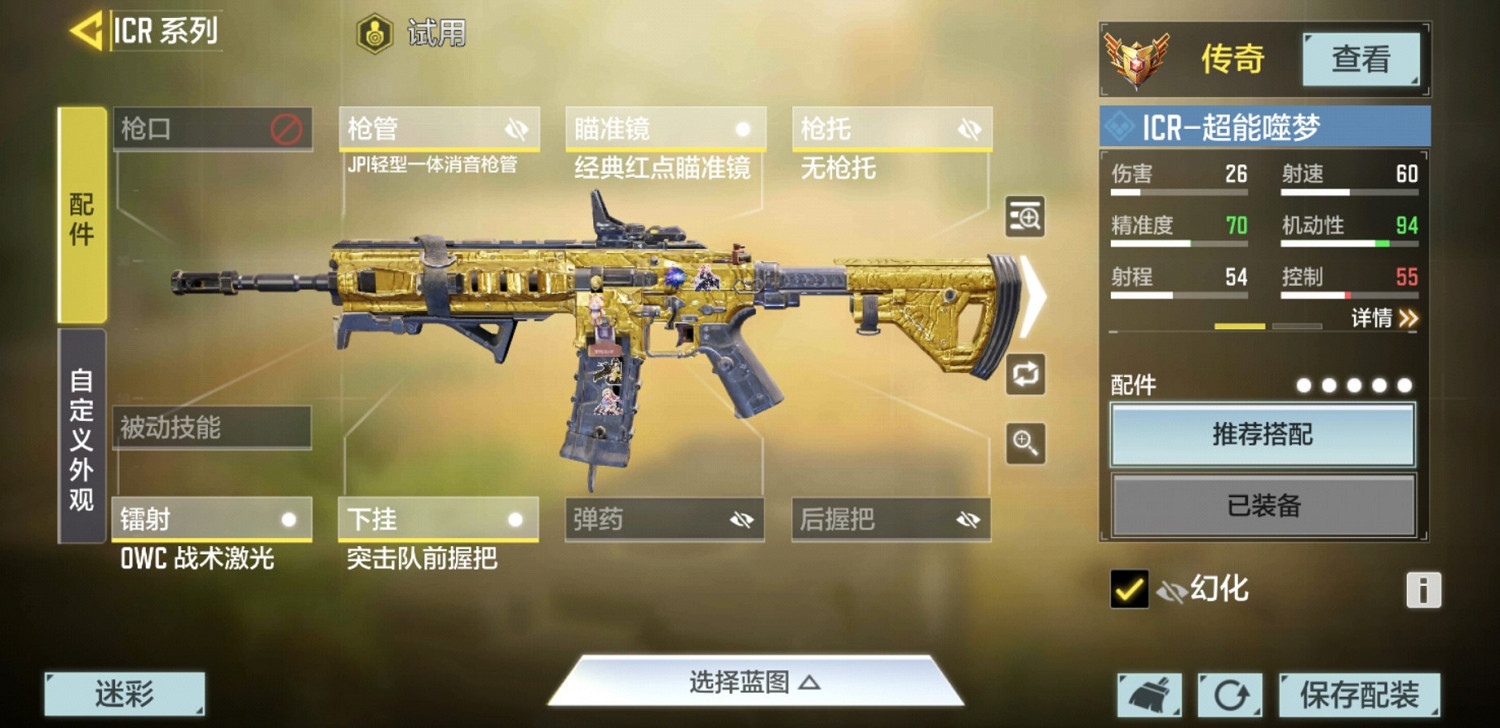Expand the 选择蓝图 blueprint panel

pos(753,679)
